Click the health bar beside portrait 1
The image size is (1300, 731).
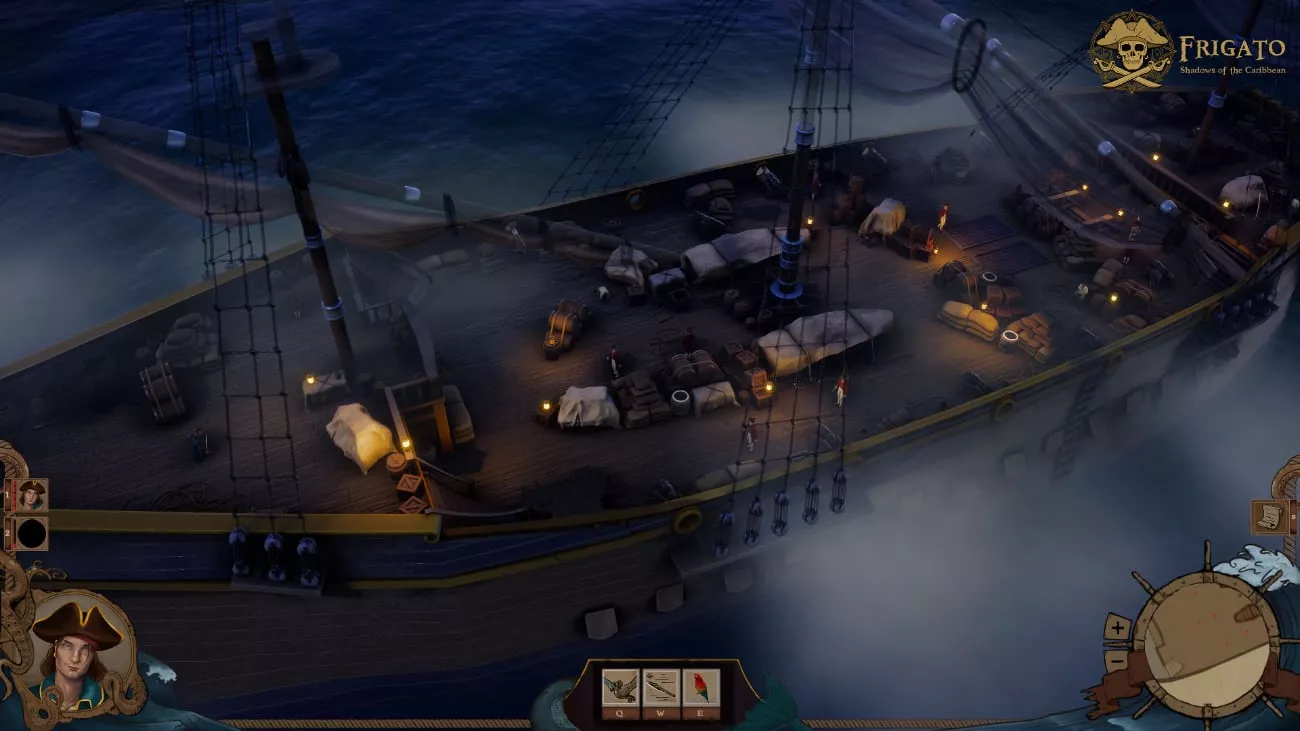[14, 495]
